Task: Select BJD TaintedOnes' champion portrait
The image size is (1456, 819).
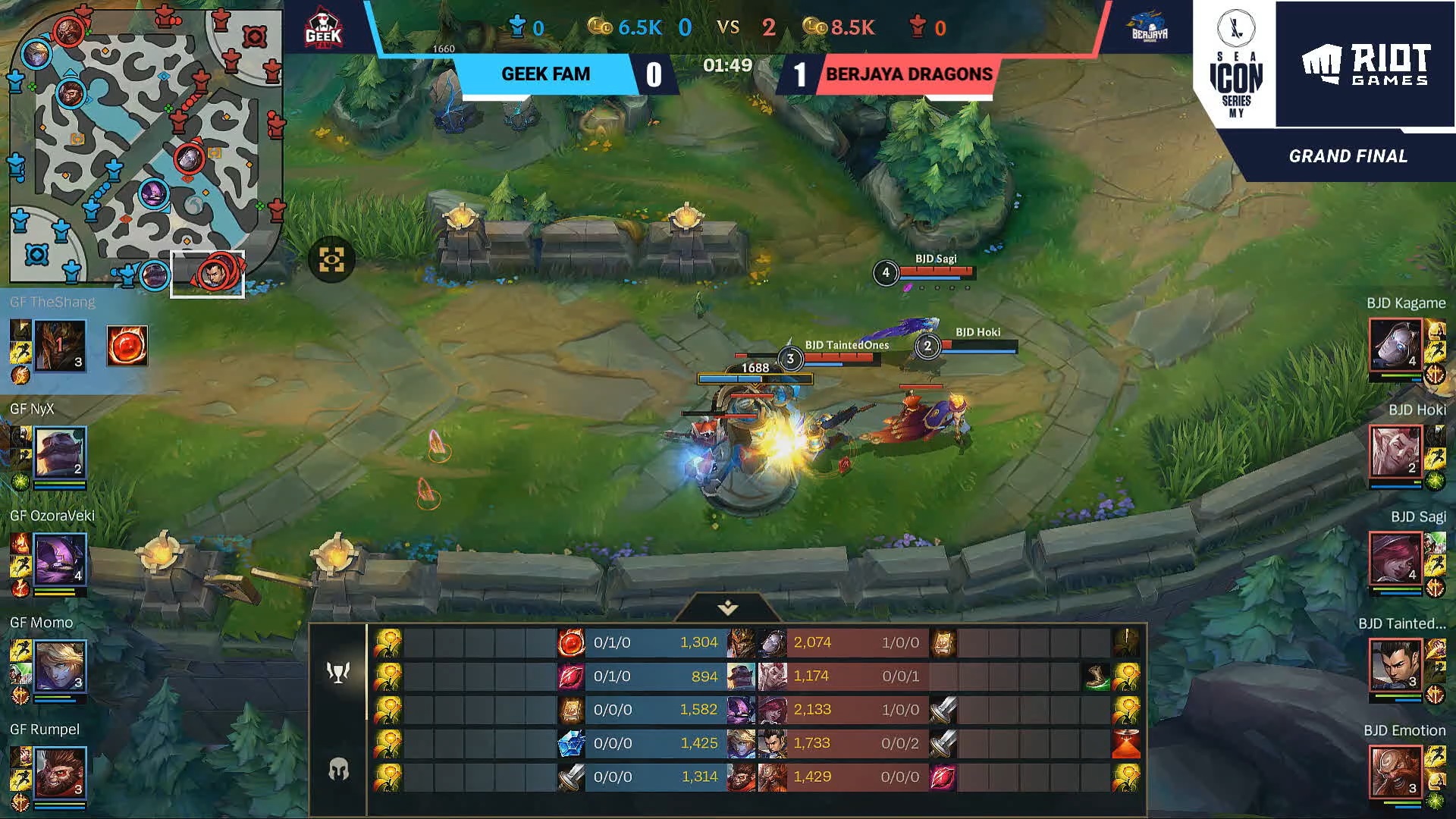Action: (x=1395, y=667)
